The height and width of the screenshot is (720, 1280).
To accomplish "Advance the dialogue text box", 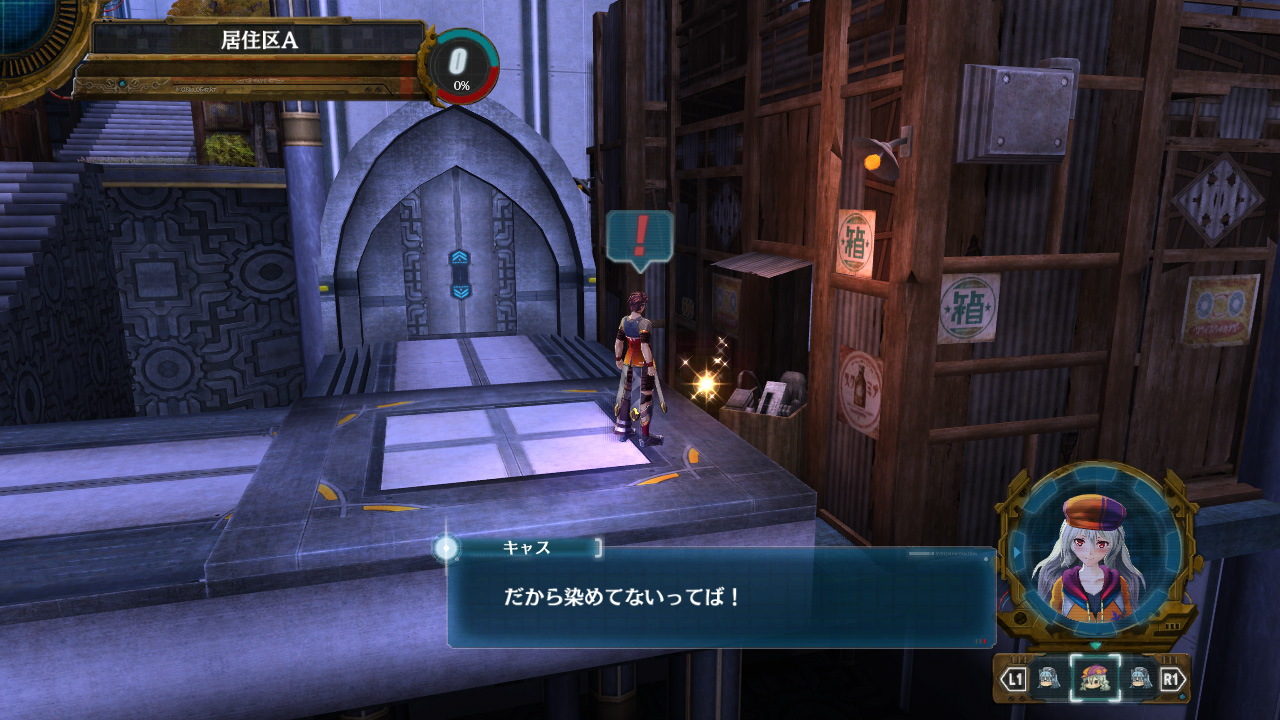I will pyautogui.click(x=720, y=597).
